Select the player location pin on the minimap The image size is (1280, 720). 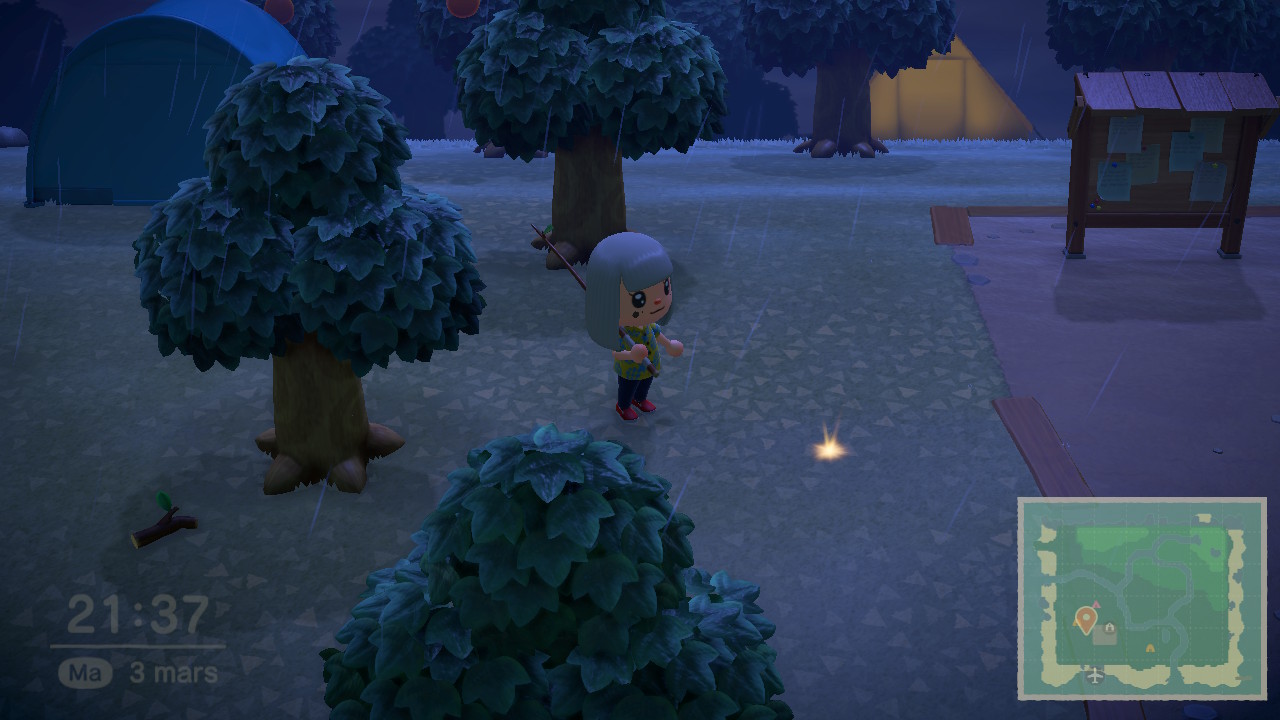1085,618
